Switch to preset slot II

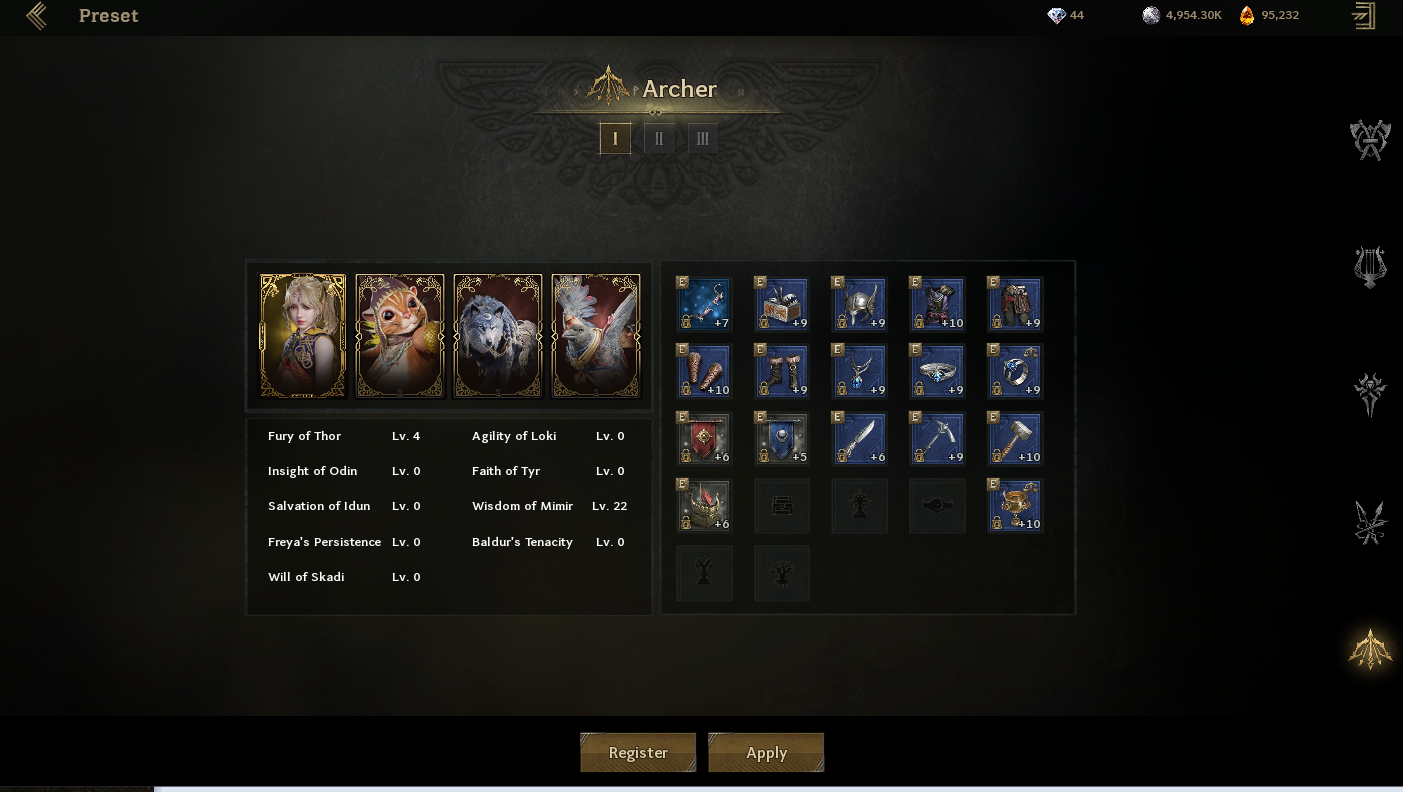[x=659, y=138]
